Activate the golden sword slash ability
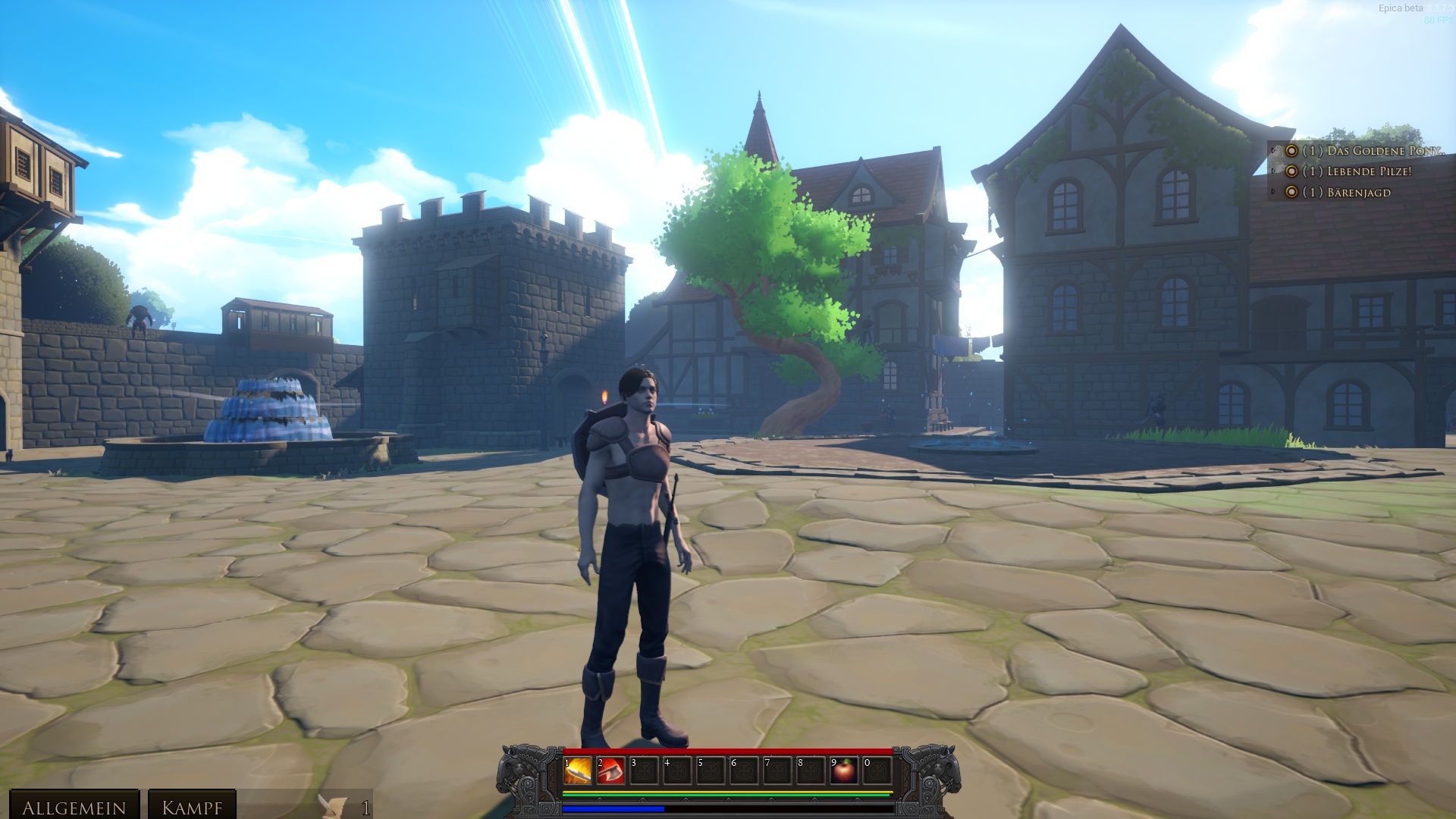Image resolution: width=1456 pixels, height=819 pixels. click(x=577, y=771)
